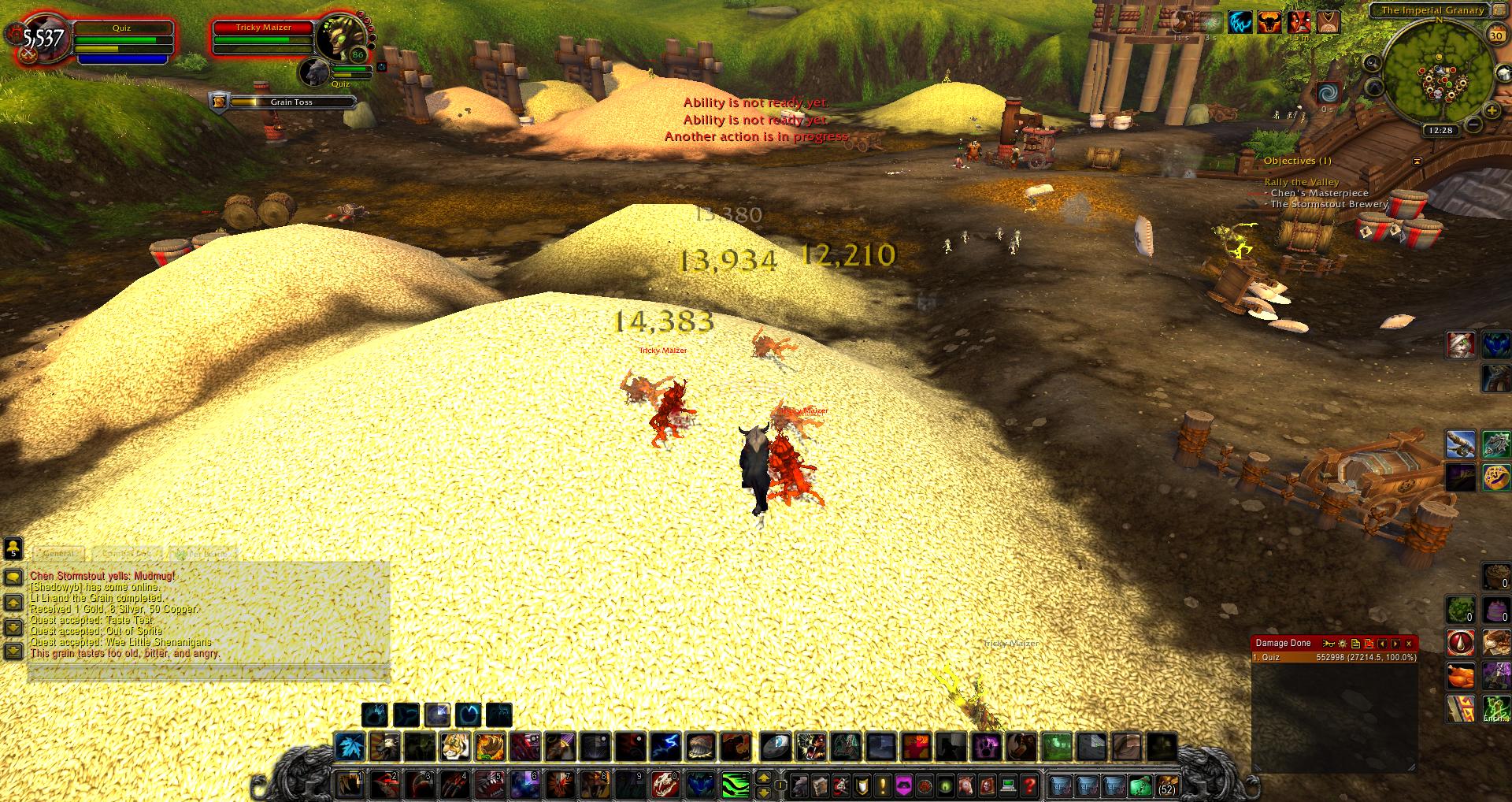Click the circular minimap
Image resolution: width=1512 pixels, height=802 pixels.
[x=1440, y=72]
